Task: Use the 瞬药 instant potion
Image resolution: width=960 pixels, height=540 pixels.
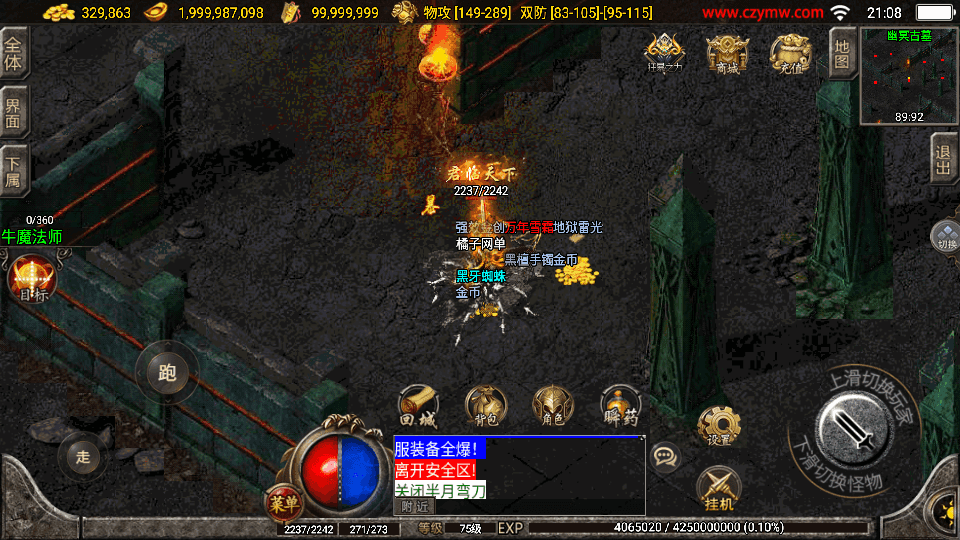Action: click(x=620, y=407)
